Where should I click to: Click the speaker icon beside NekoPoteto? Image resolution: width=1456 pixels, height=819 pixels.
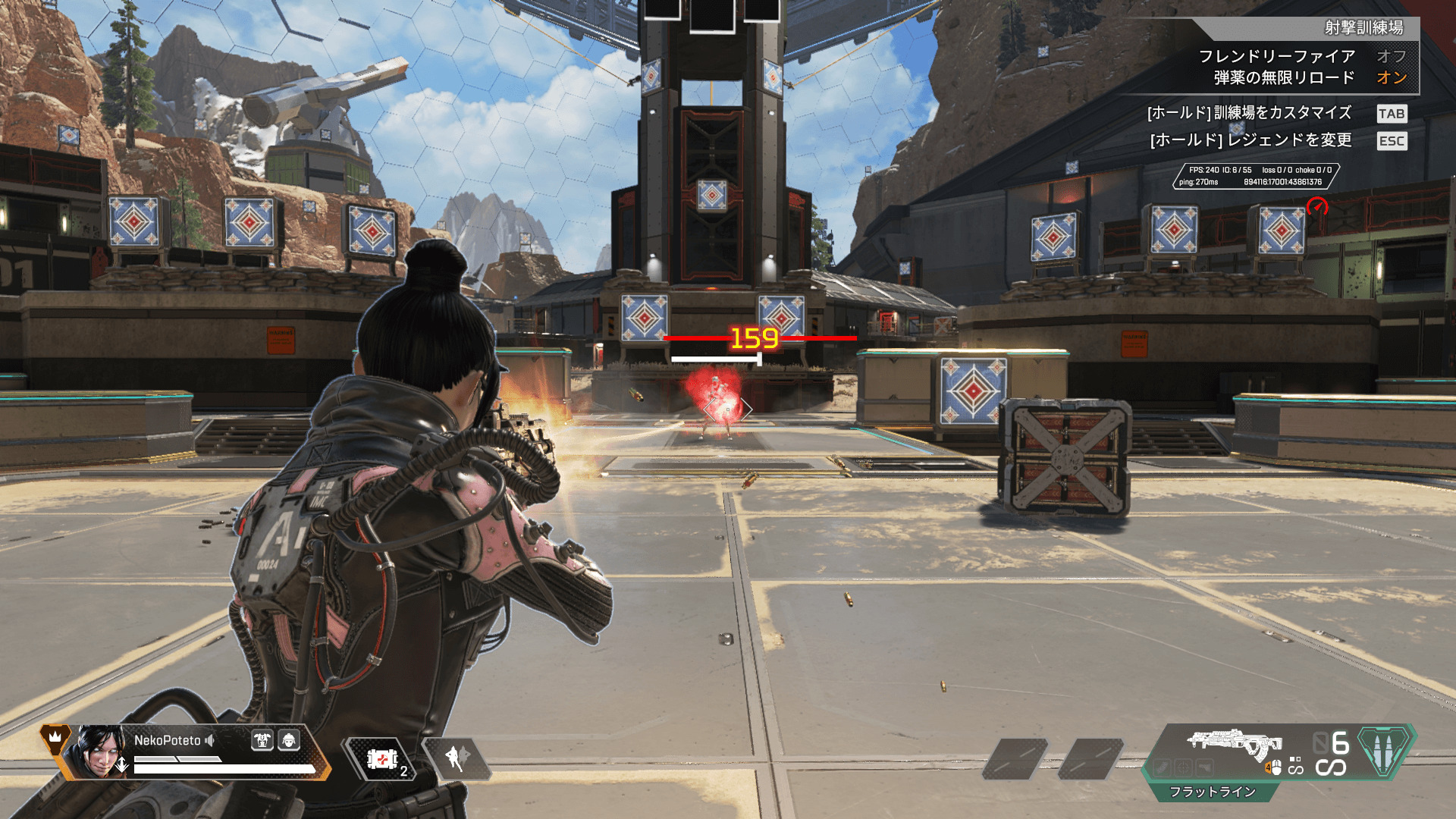[210, 741]
